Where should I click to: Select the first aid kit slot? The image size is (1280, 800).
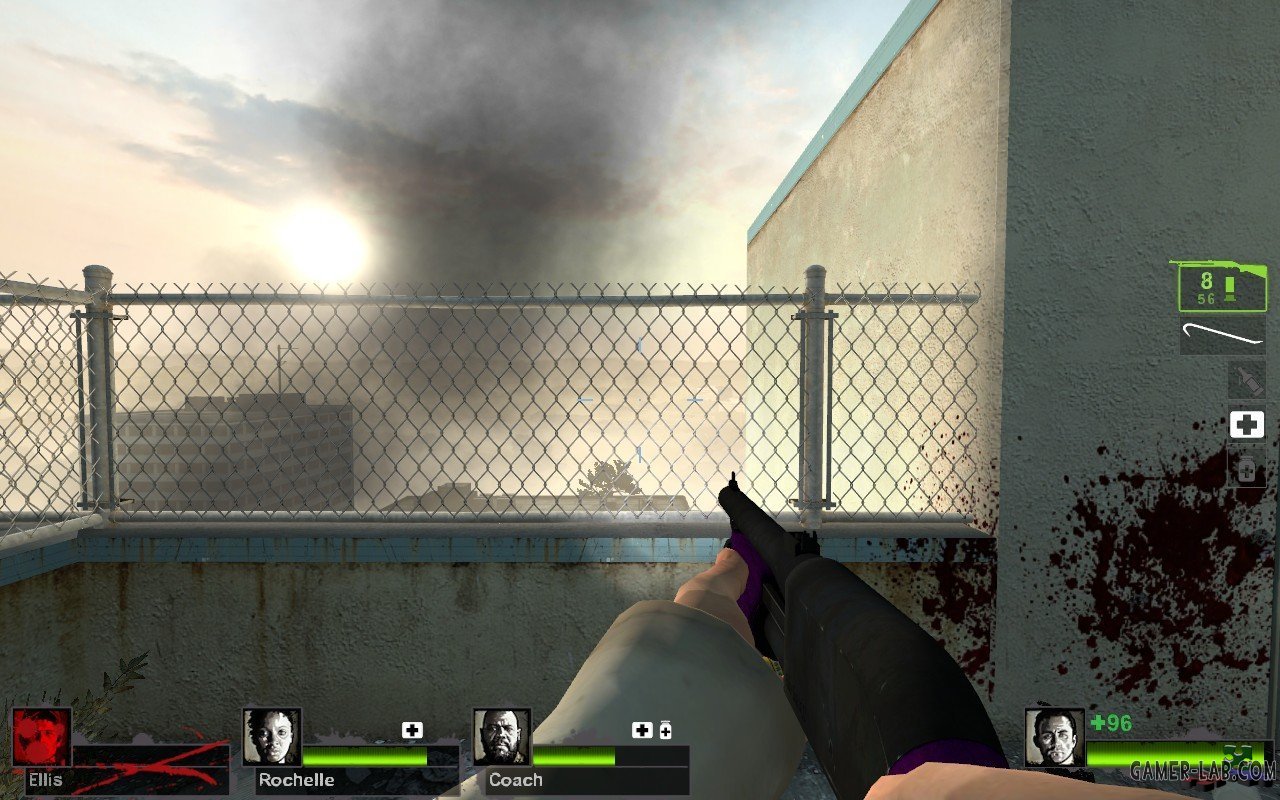1247,425
